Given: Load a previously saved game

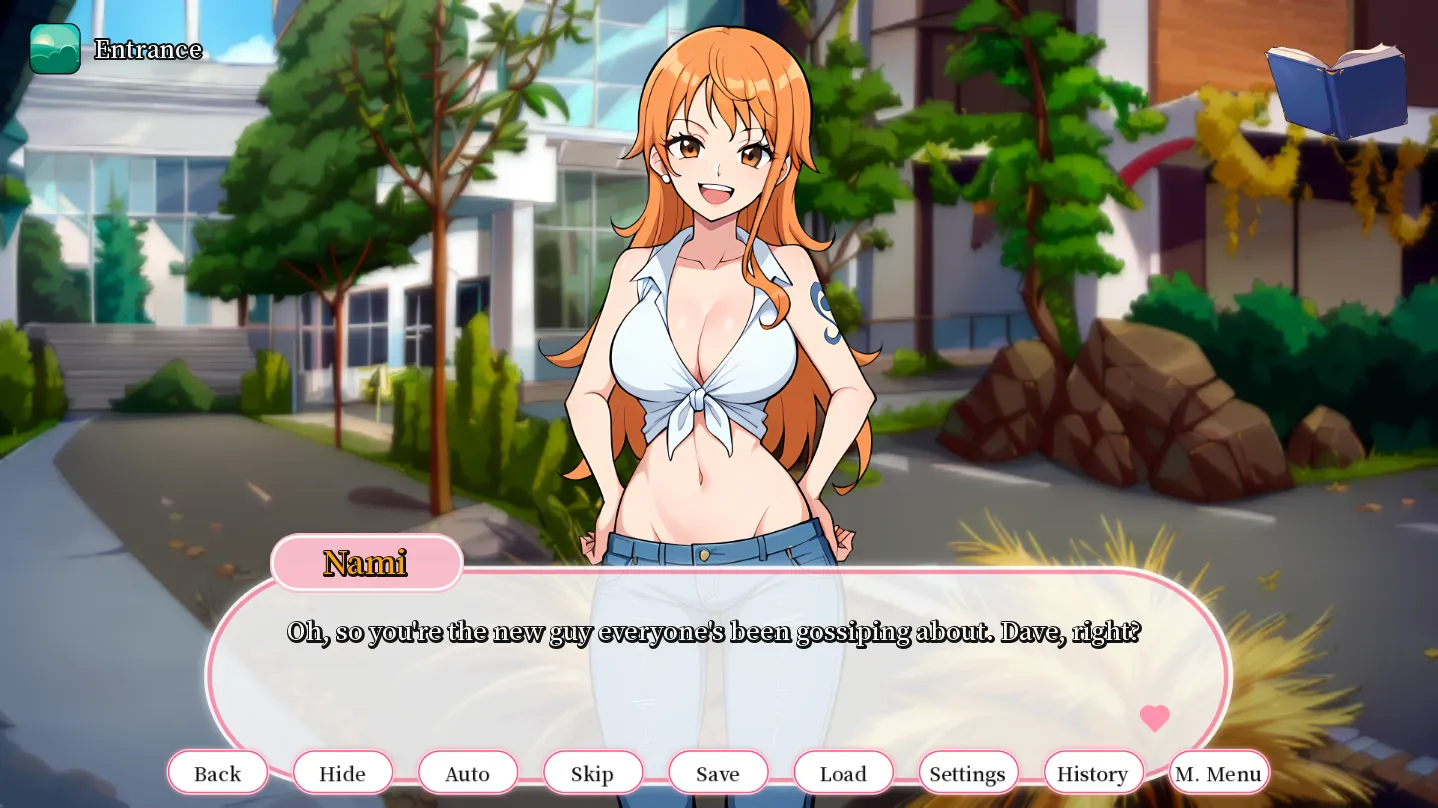Looking at the screenshot, I should 842,772.
